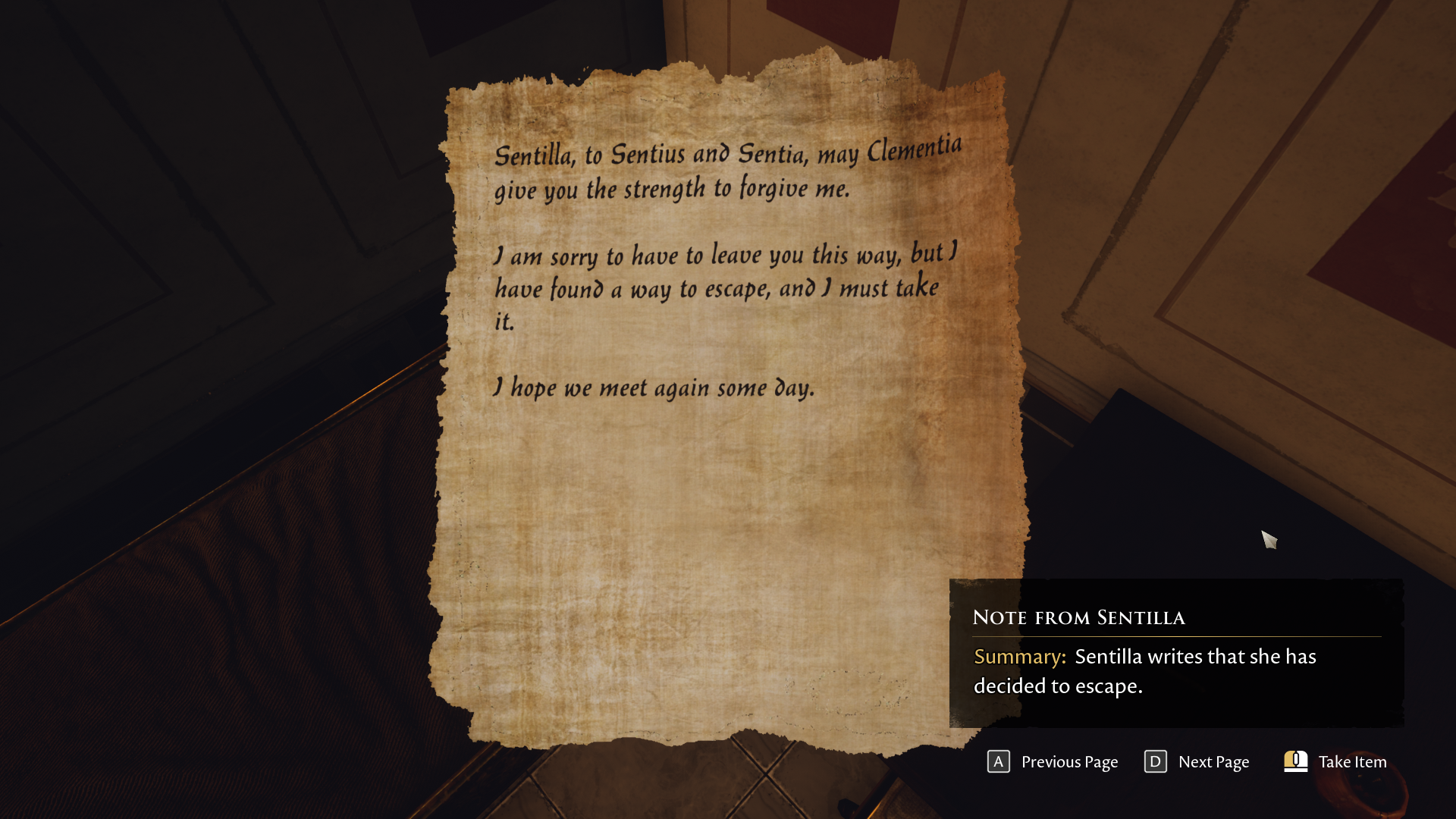
Task: Take the note using the Take Item prompt
Action: 1335,761
